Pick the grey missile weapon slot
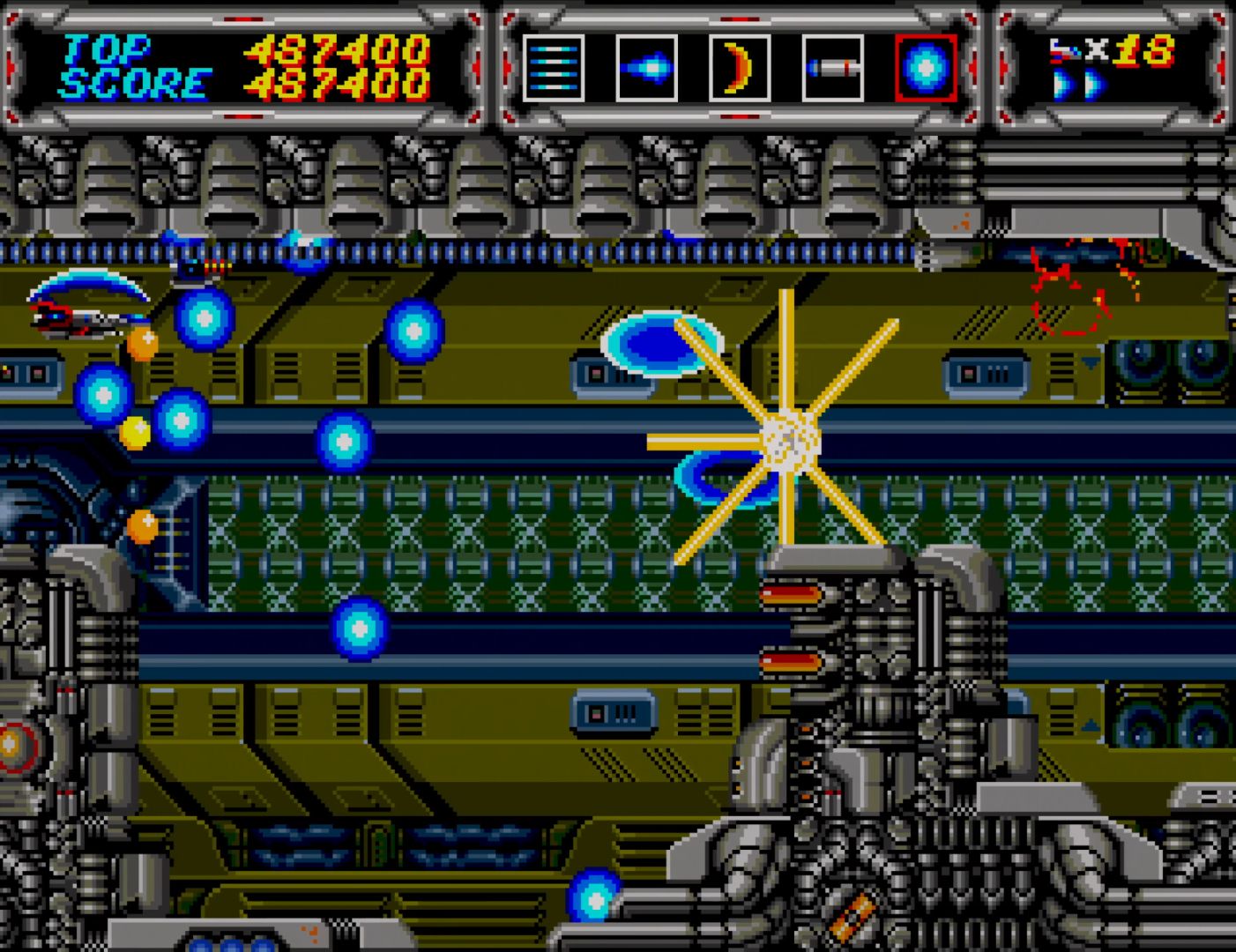The width and height of the screenshot is (1236, 952). tap(832, 68)
